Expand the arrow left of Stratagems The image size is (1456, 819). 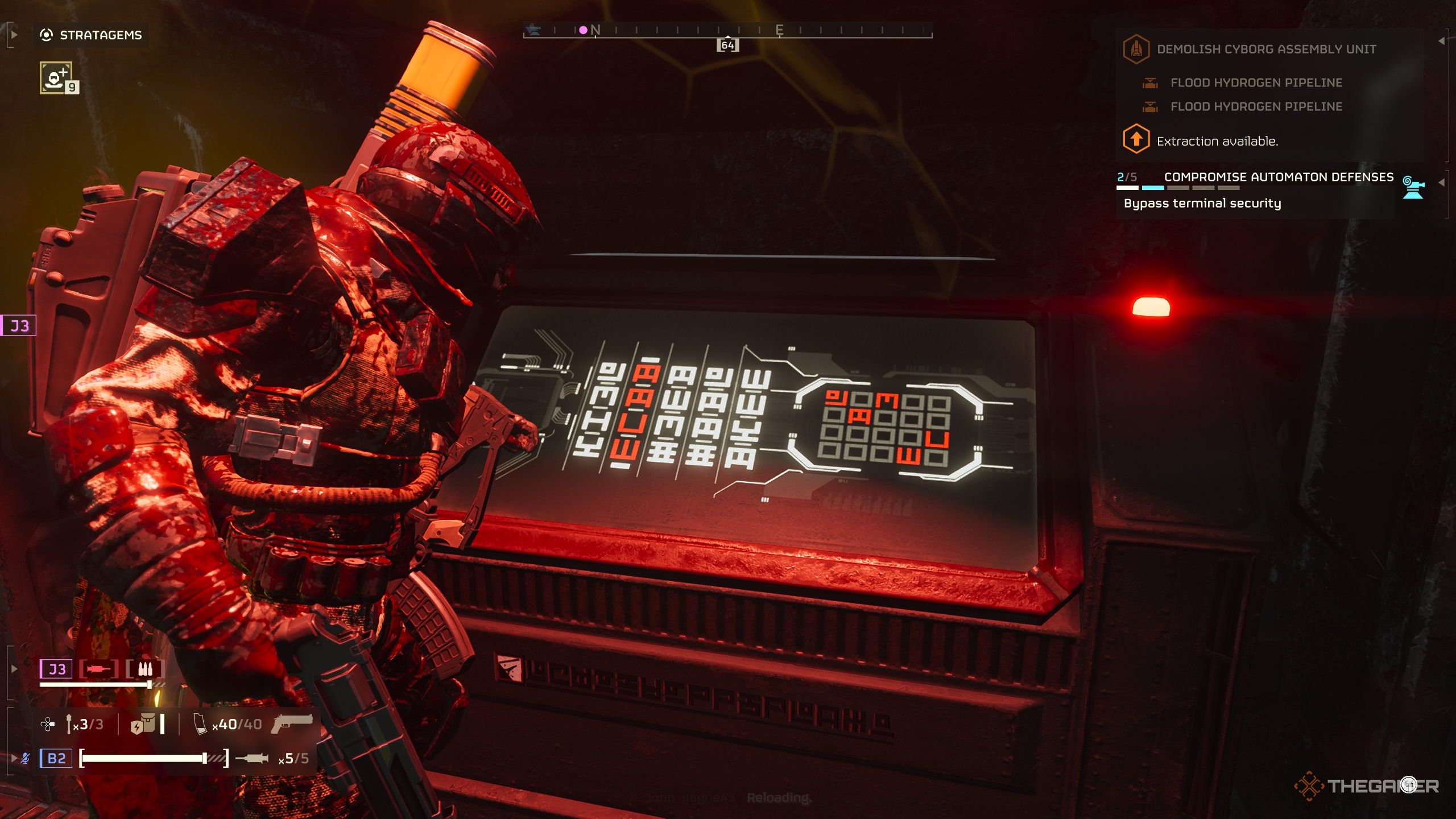[x=14, y=35]
